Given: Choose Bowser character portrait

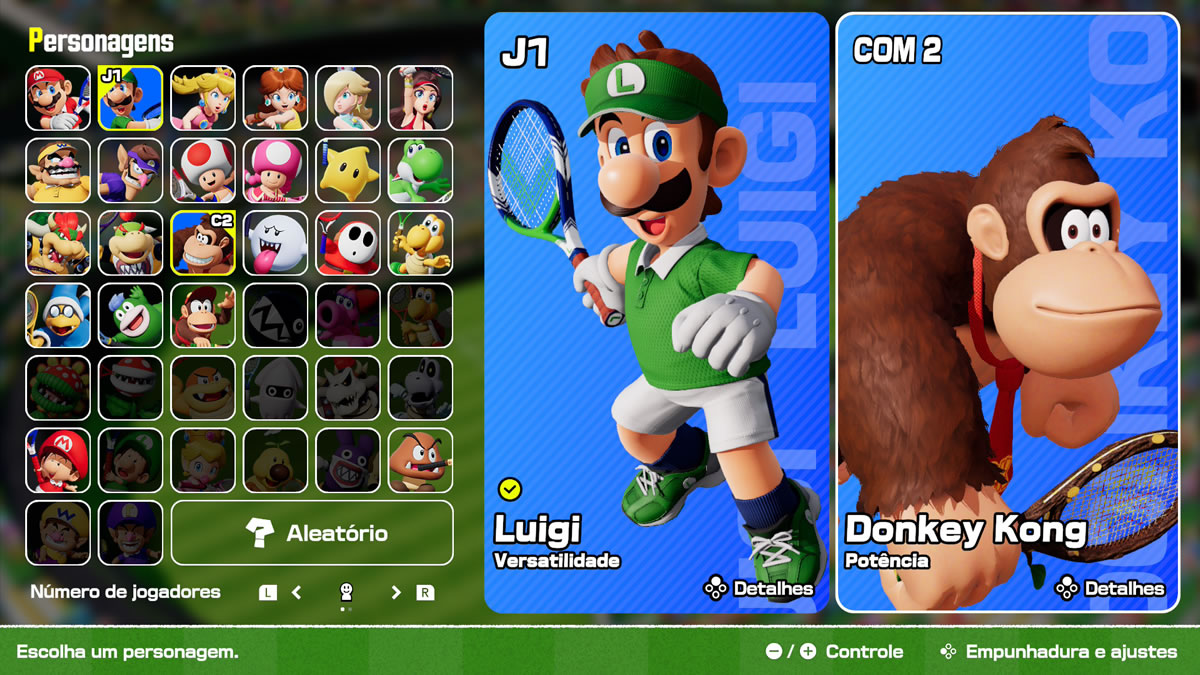Looking at the screenshot, I should (x=58, y=243).
